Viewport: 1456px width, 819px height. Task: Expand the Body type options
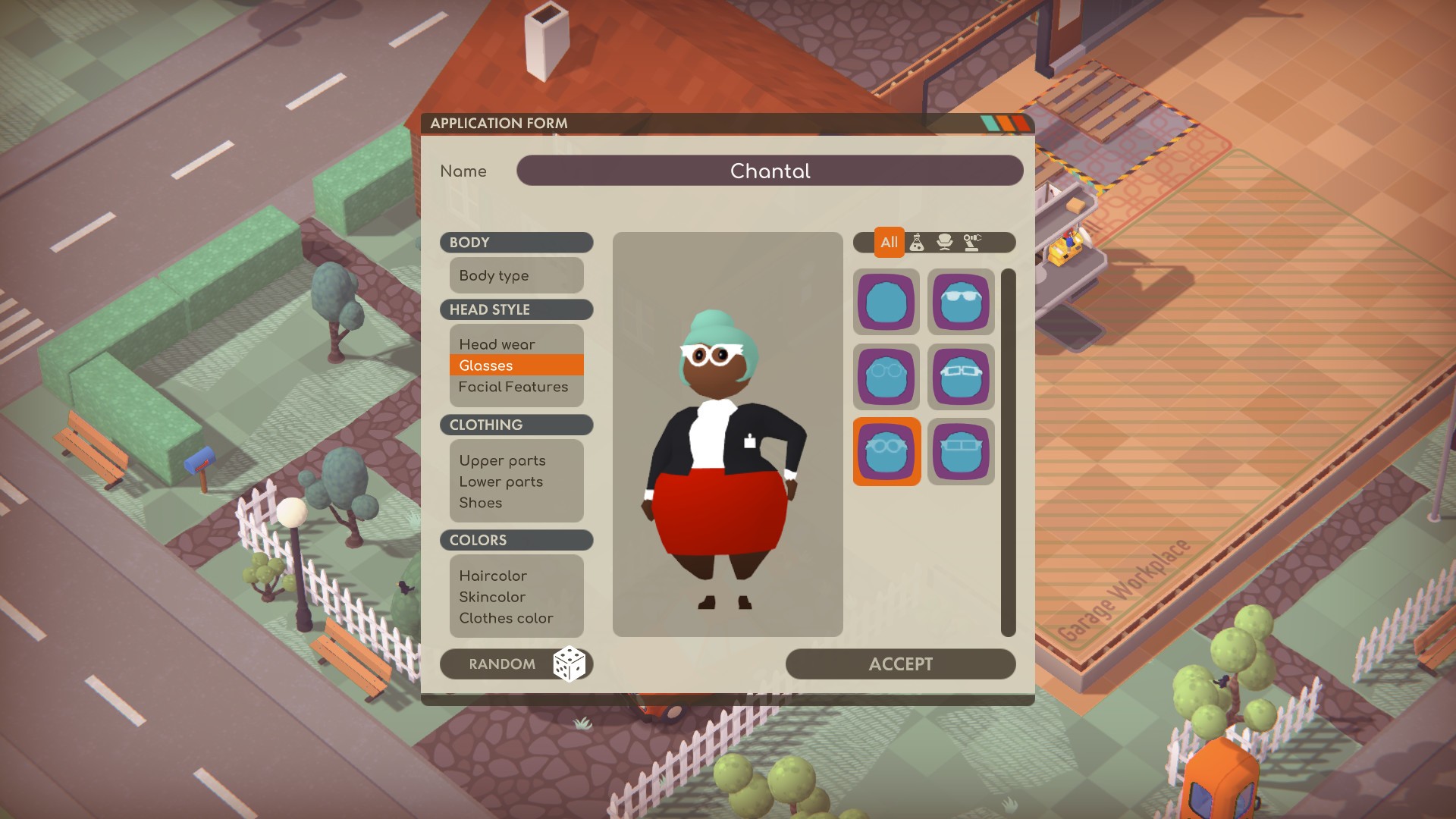pyautogui.click(x=494, y=275)
